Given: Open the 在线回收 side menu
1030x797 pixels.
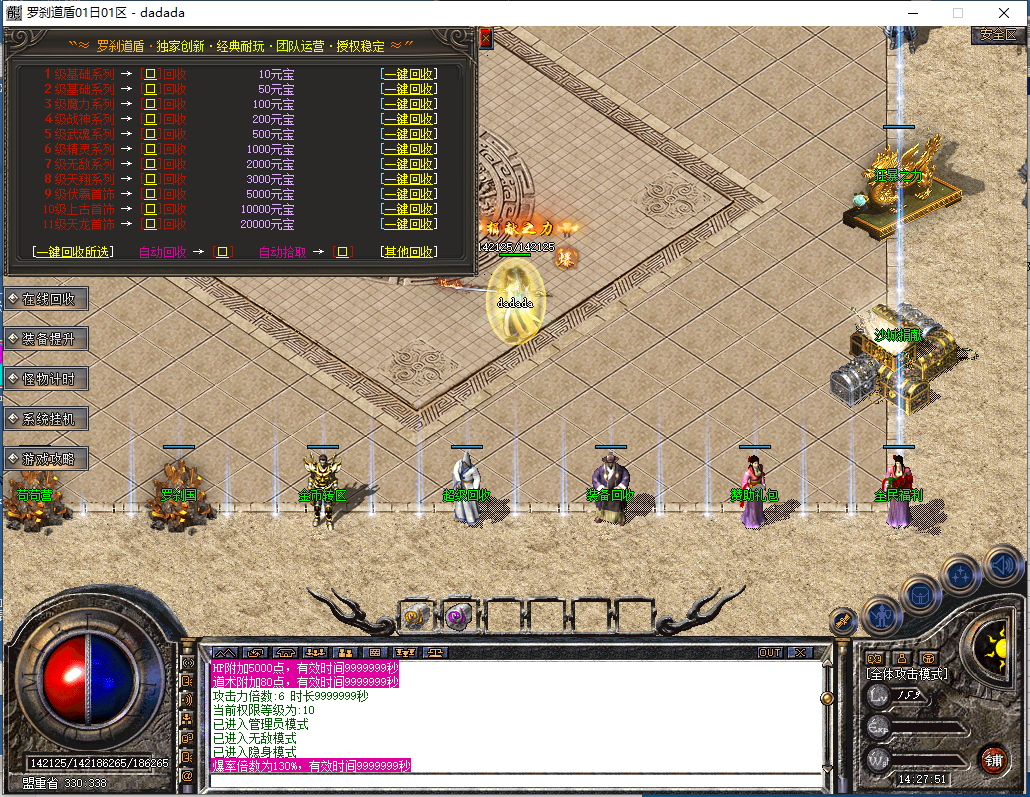Looking at the screenshot, I should click(47, 299).
